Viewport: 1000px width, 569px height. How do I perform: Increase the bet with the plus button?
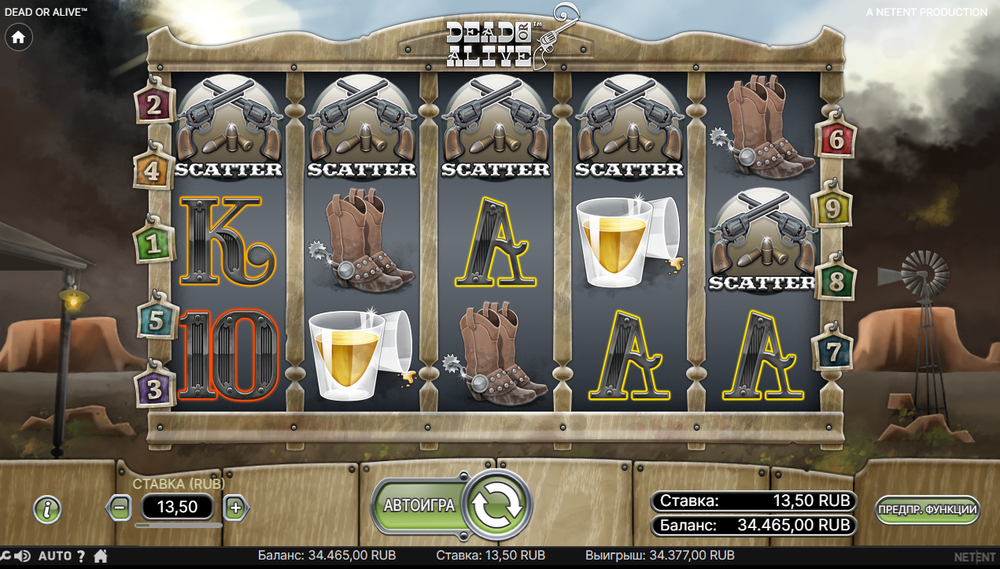coord(235,507)
